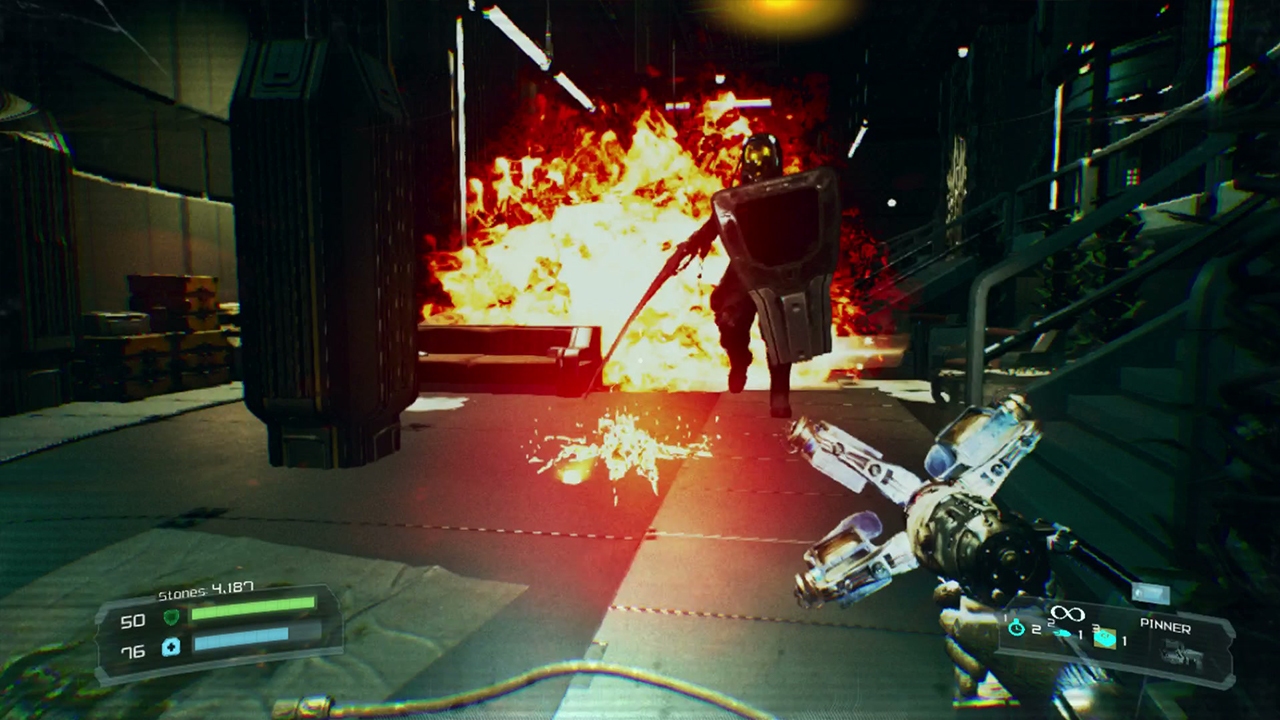This screenshot has width=1280, height=720.
Task: Select the armor value 50 readout
Action: coord(132,621)
